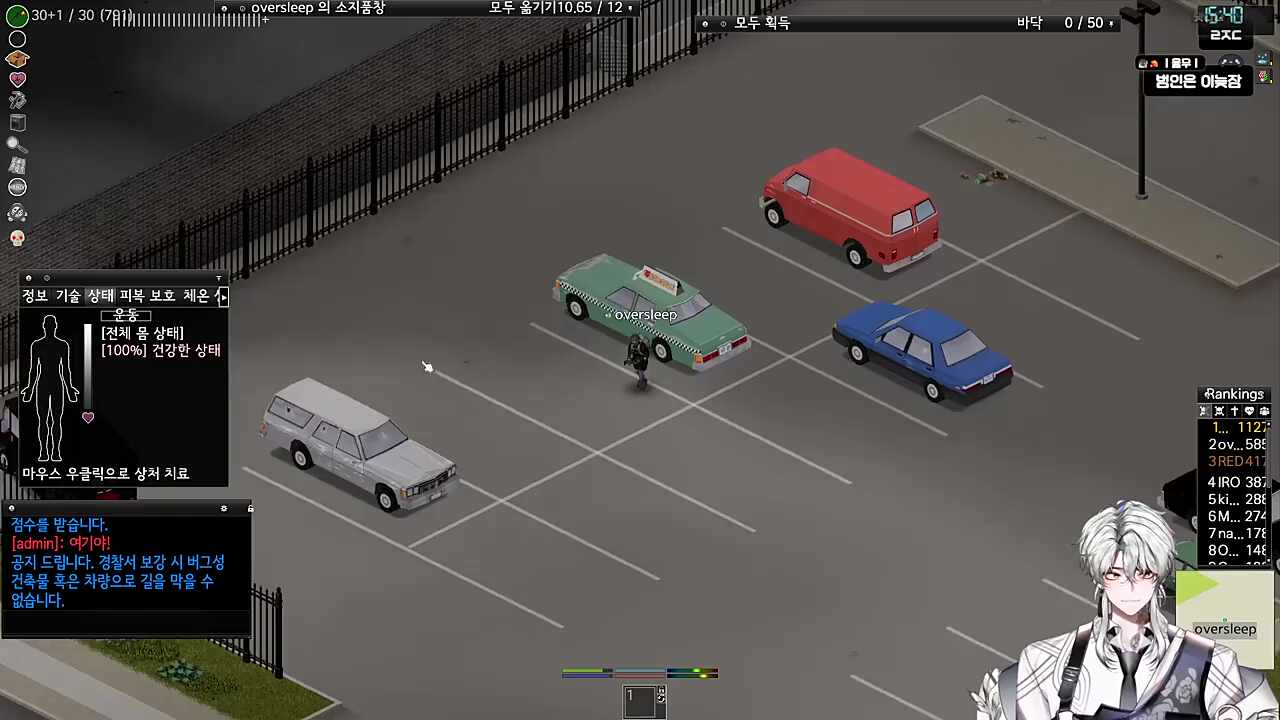1280x720 pixels.
Task: Click the 운동 button in health panel
Action: [125, 314]
